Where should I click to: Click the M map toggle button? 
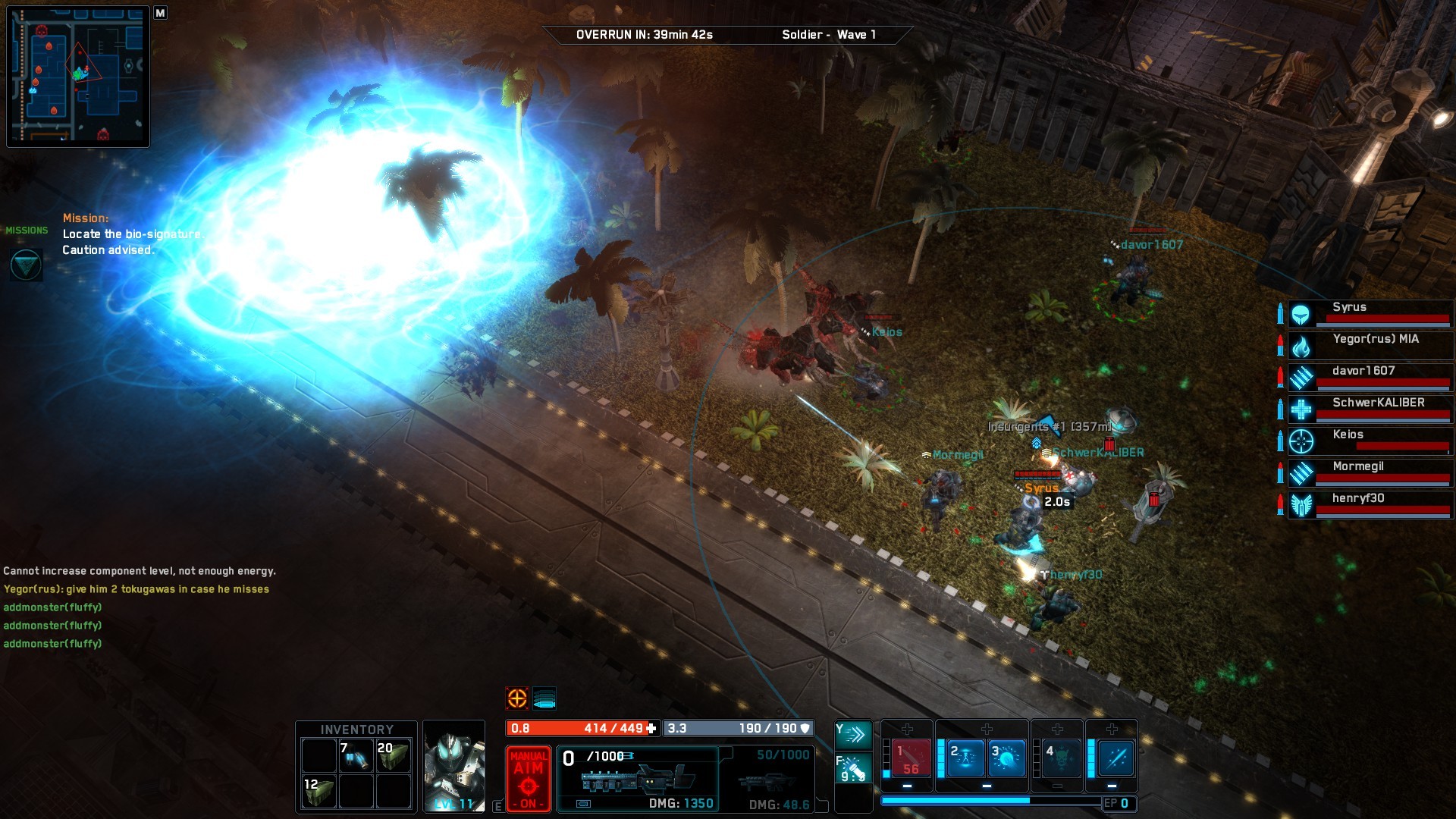[160, 13]
